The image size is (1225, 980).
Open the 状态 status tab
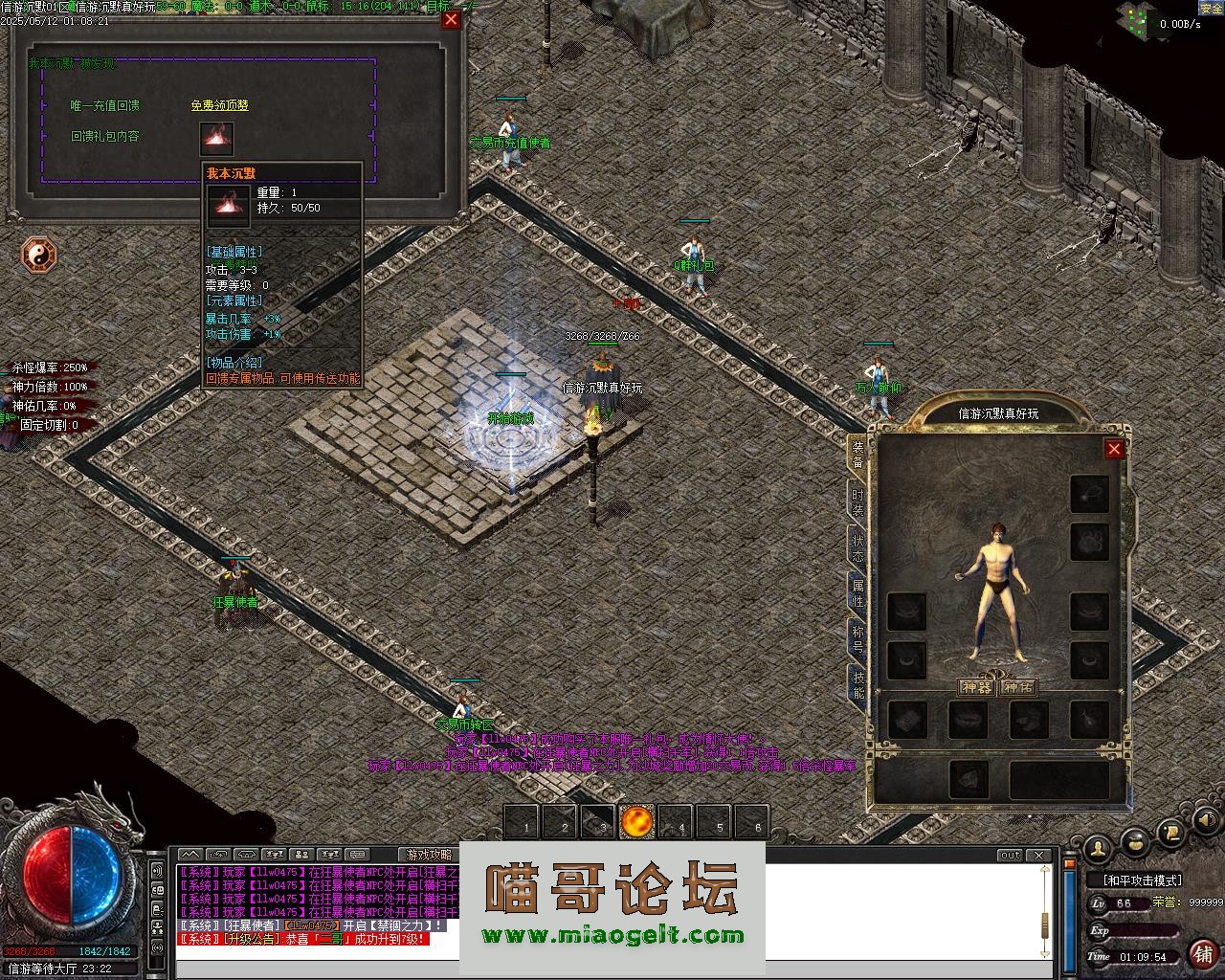857,548
